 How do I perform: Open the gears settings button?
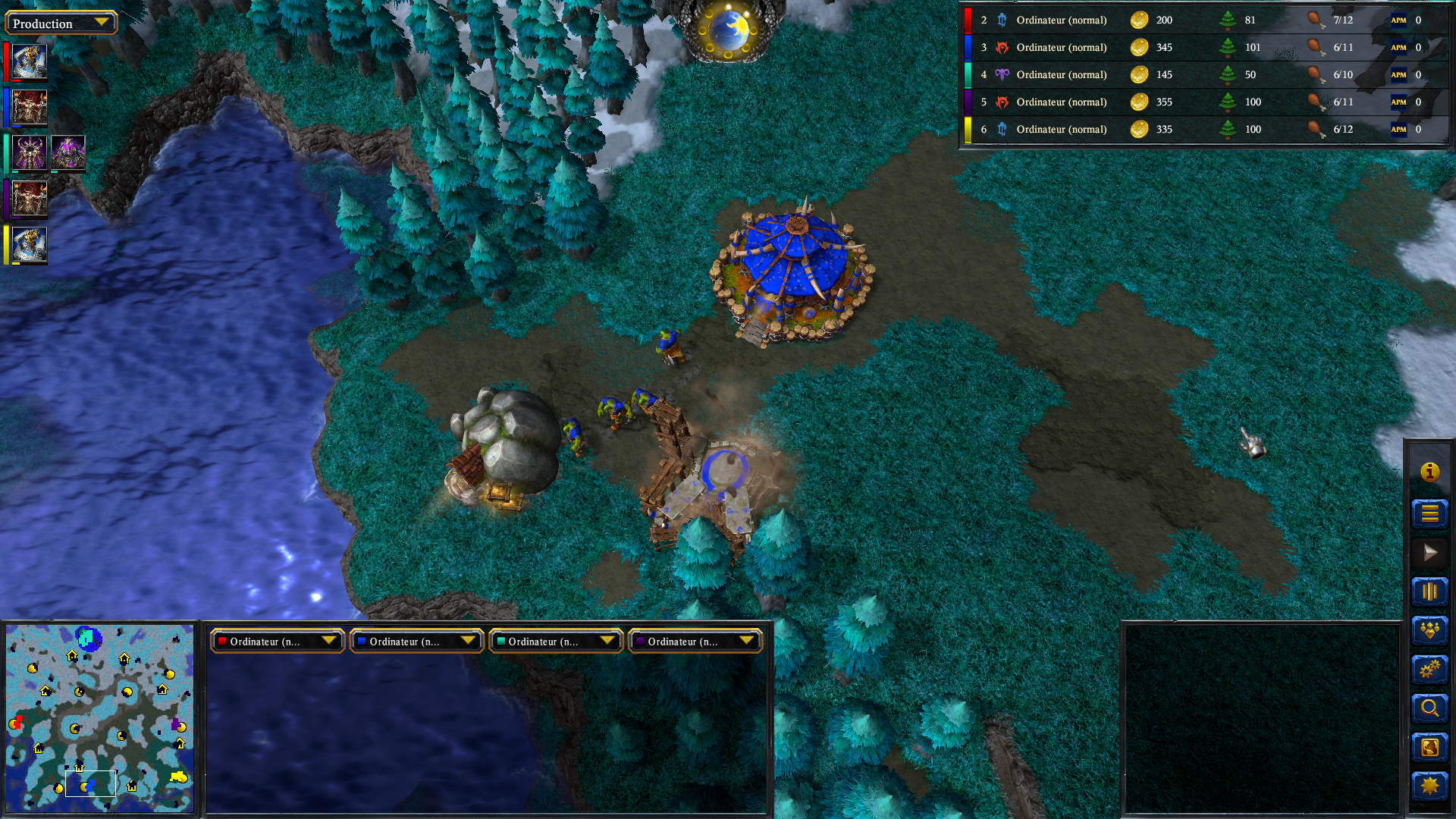pyautogui.click(x=1429, y=670)
